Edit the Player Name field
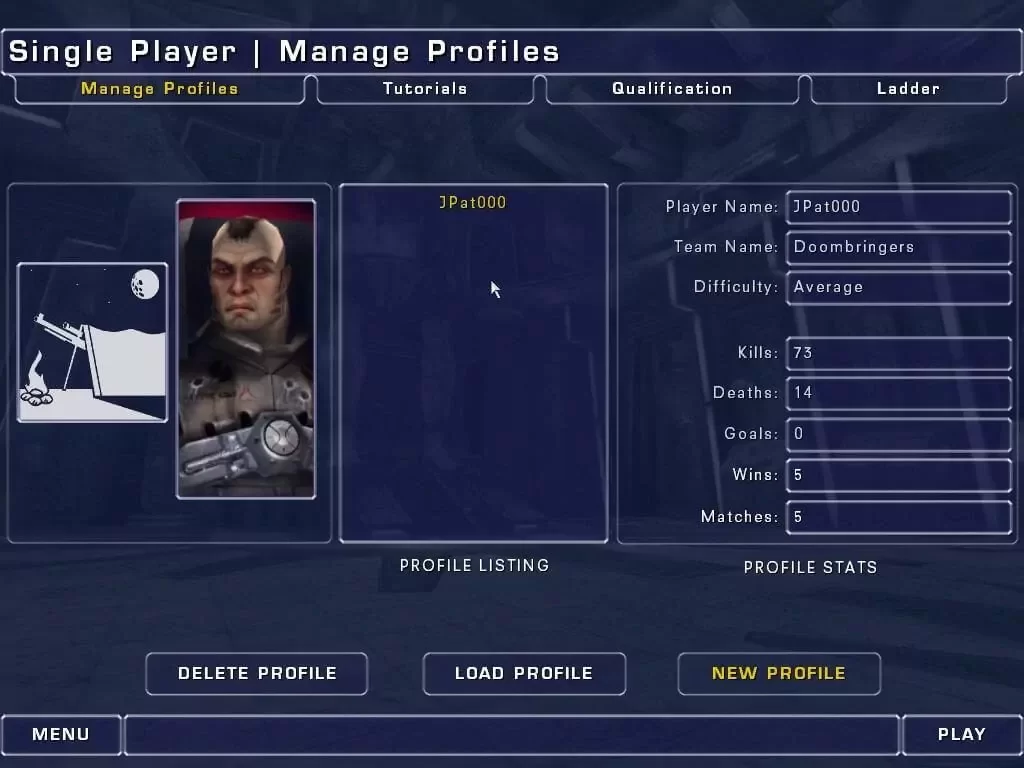This screenshot has width=1024, height=768. click(899, 207)
